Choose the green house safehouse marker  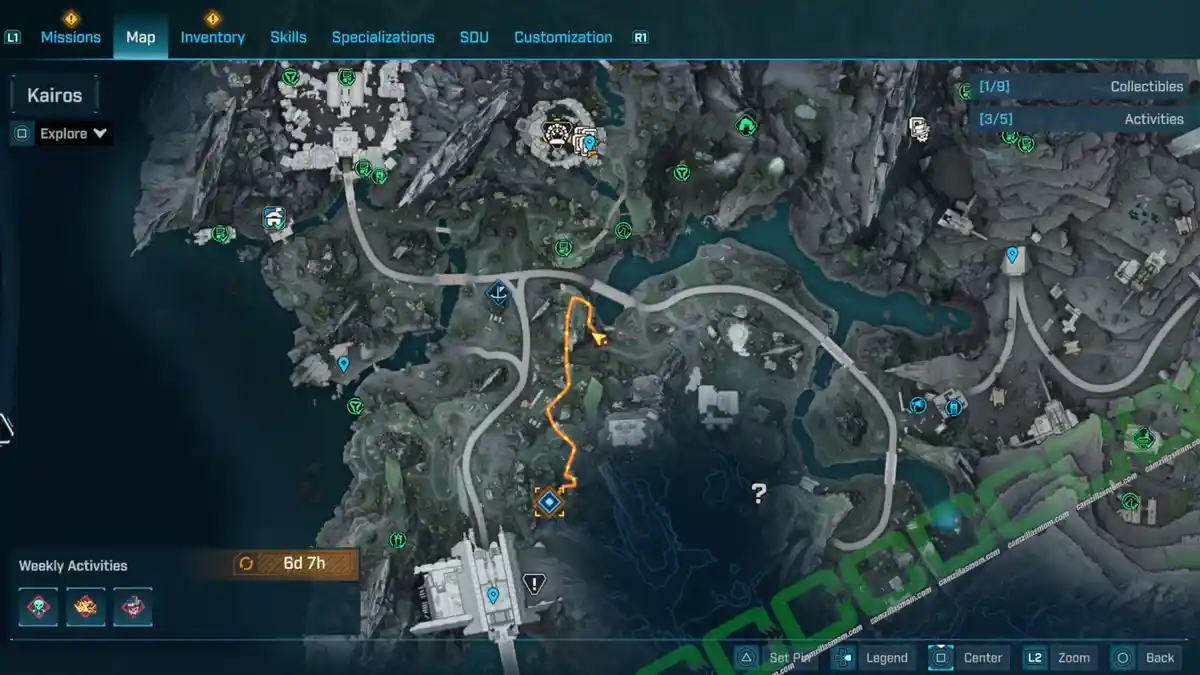pos(745,125)
